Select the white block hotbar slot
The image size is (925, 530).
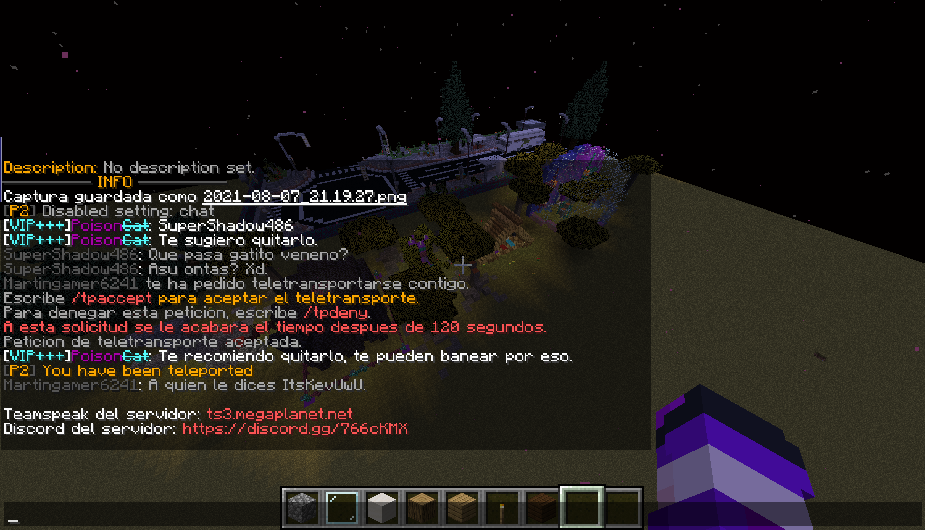click(x=381, y=505)
